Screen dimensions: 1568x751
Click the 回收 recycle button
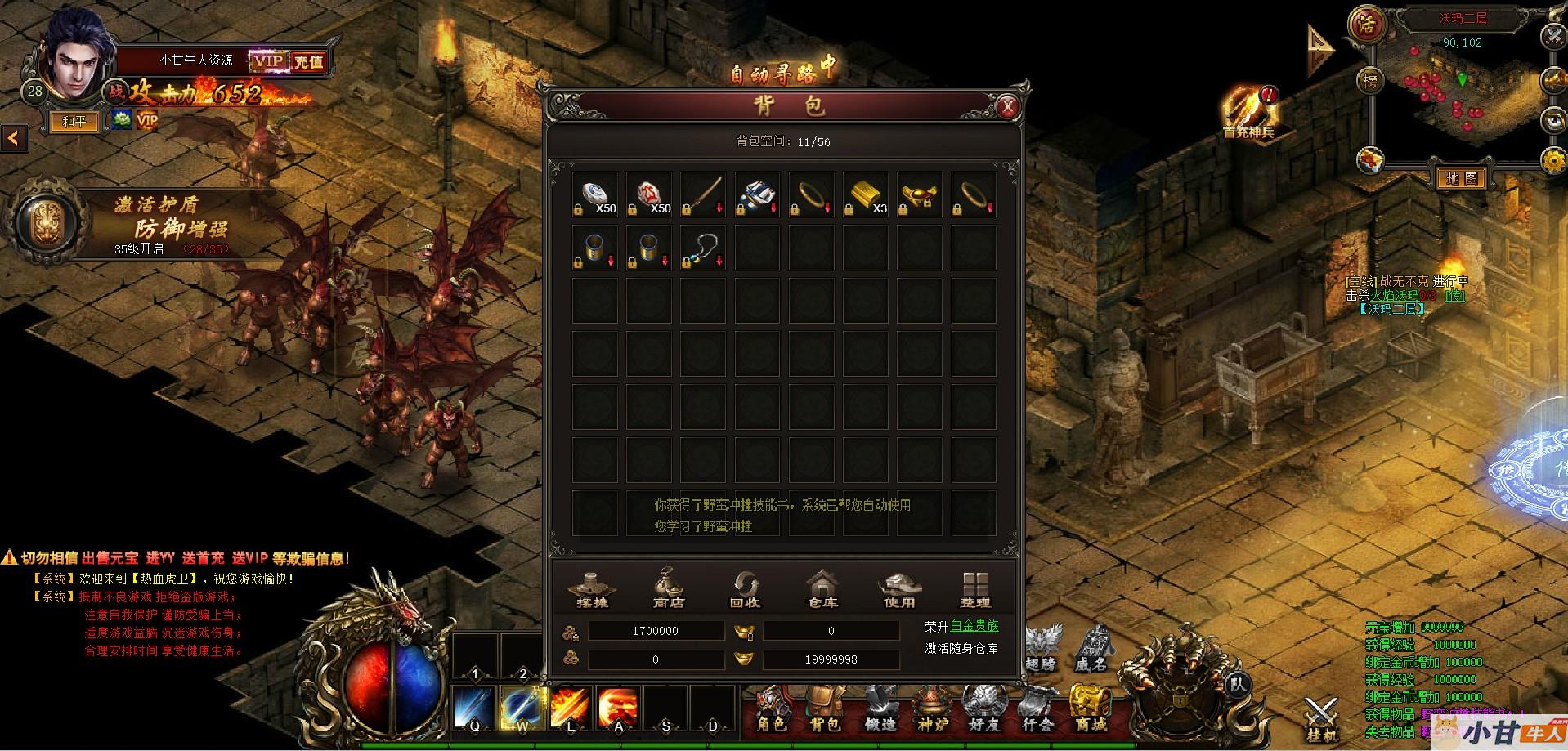(745, 589)
